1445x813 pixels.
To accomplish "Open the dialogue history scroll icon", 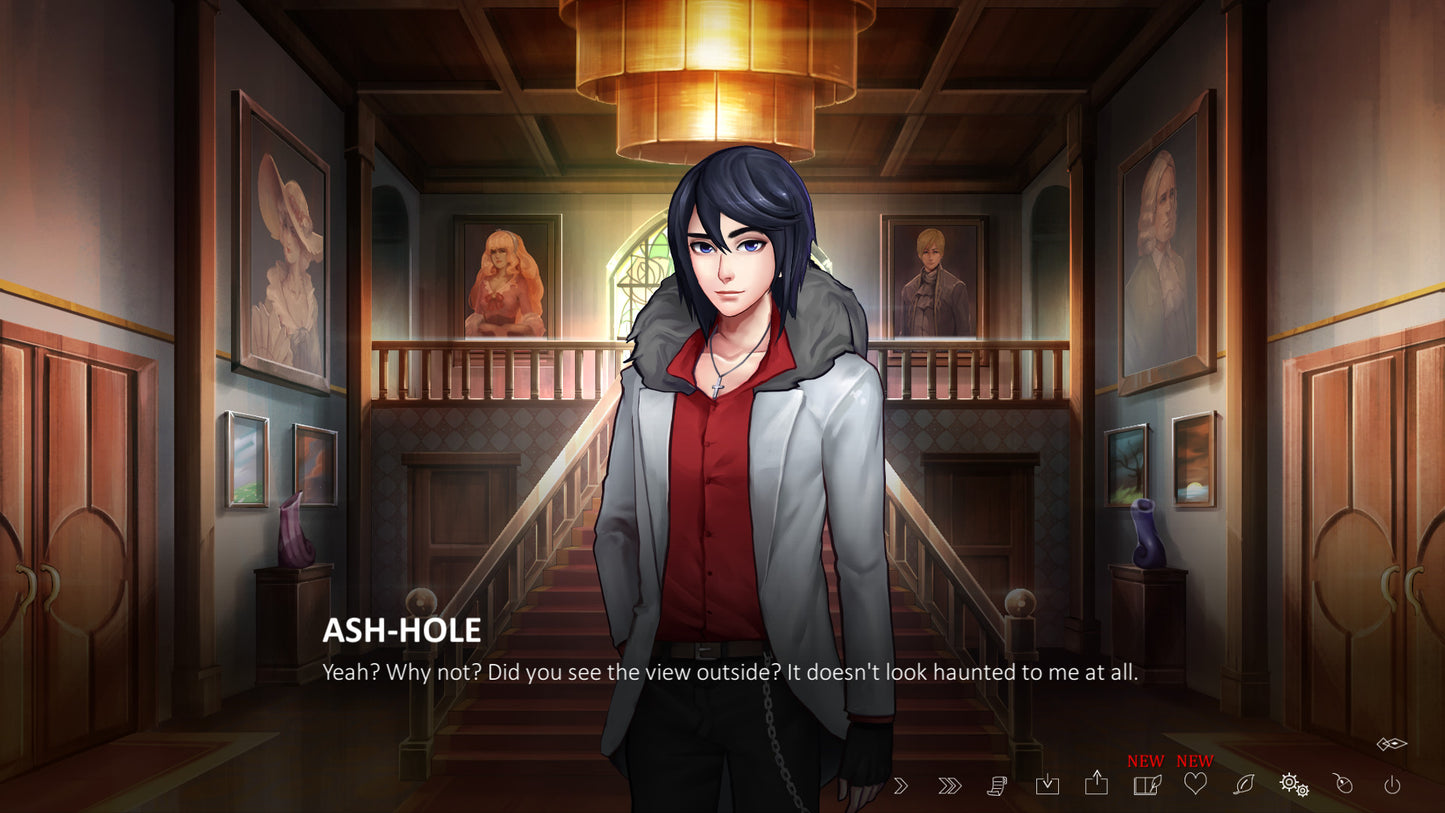I will (996, 786).
